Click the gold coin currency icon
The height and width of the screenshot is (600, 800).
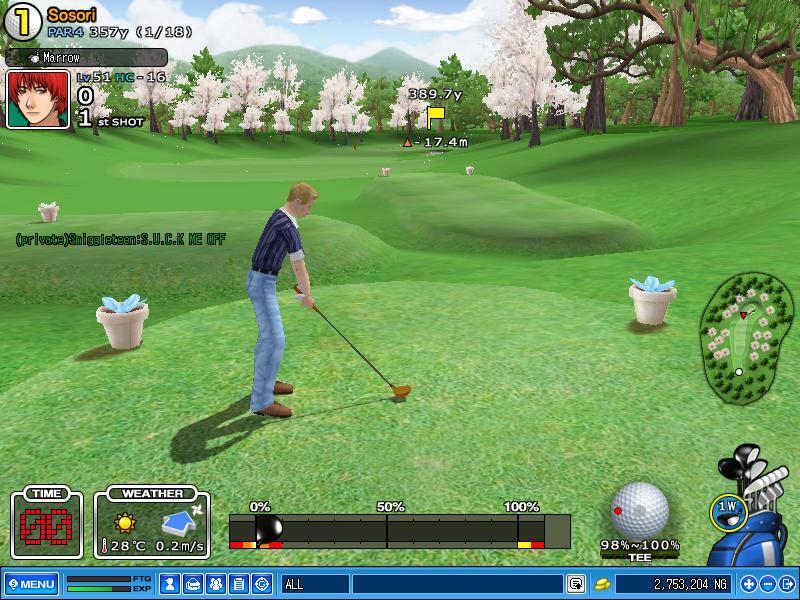(602, 584)
